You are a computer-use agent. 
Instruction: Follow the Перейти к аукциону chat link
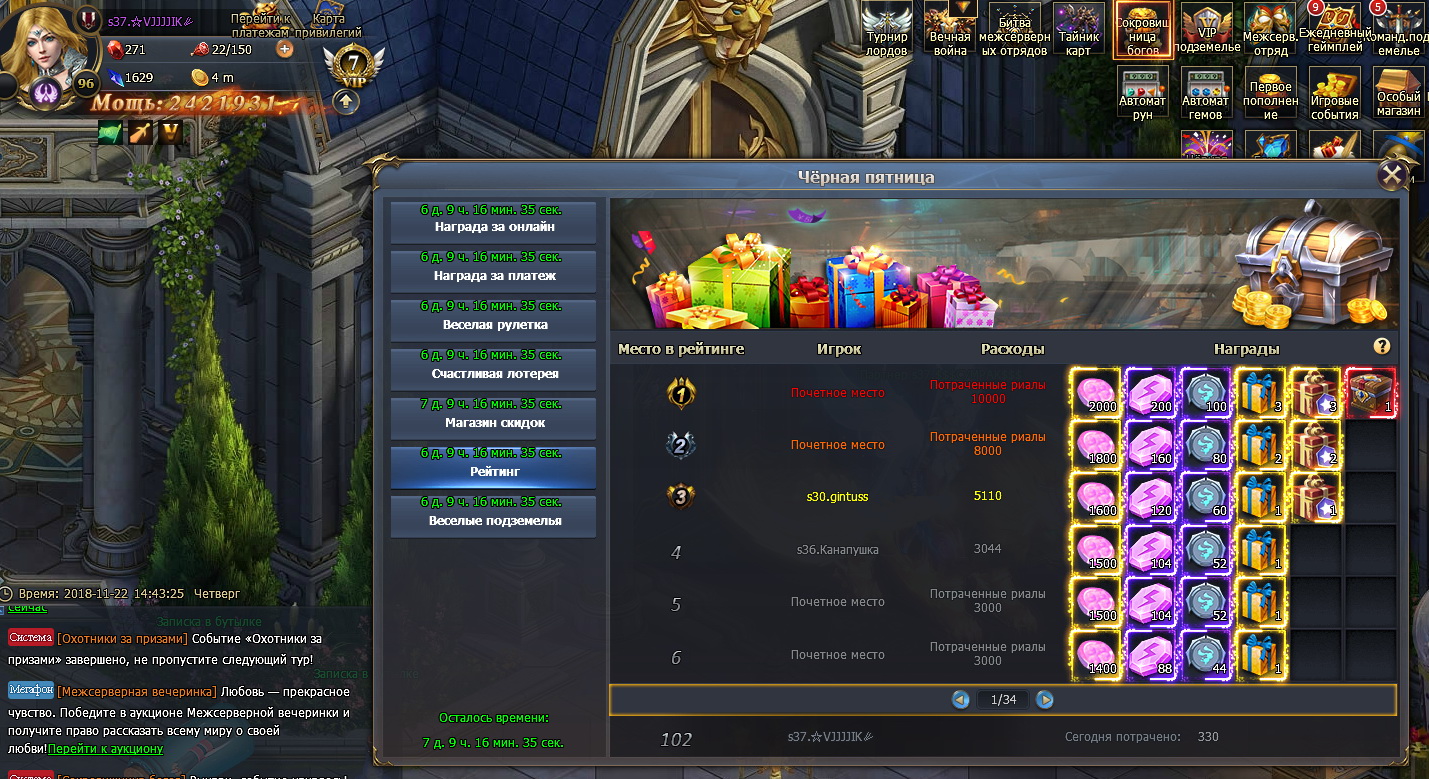click(x=105, y=748)
